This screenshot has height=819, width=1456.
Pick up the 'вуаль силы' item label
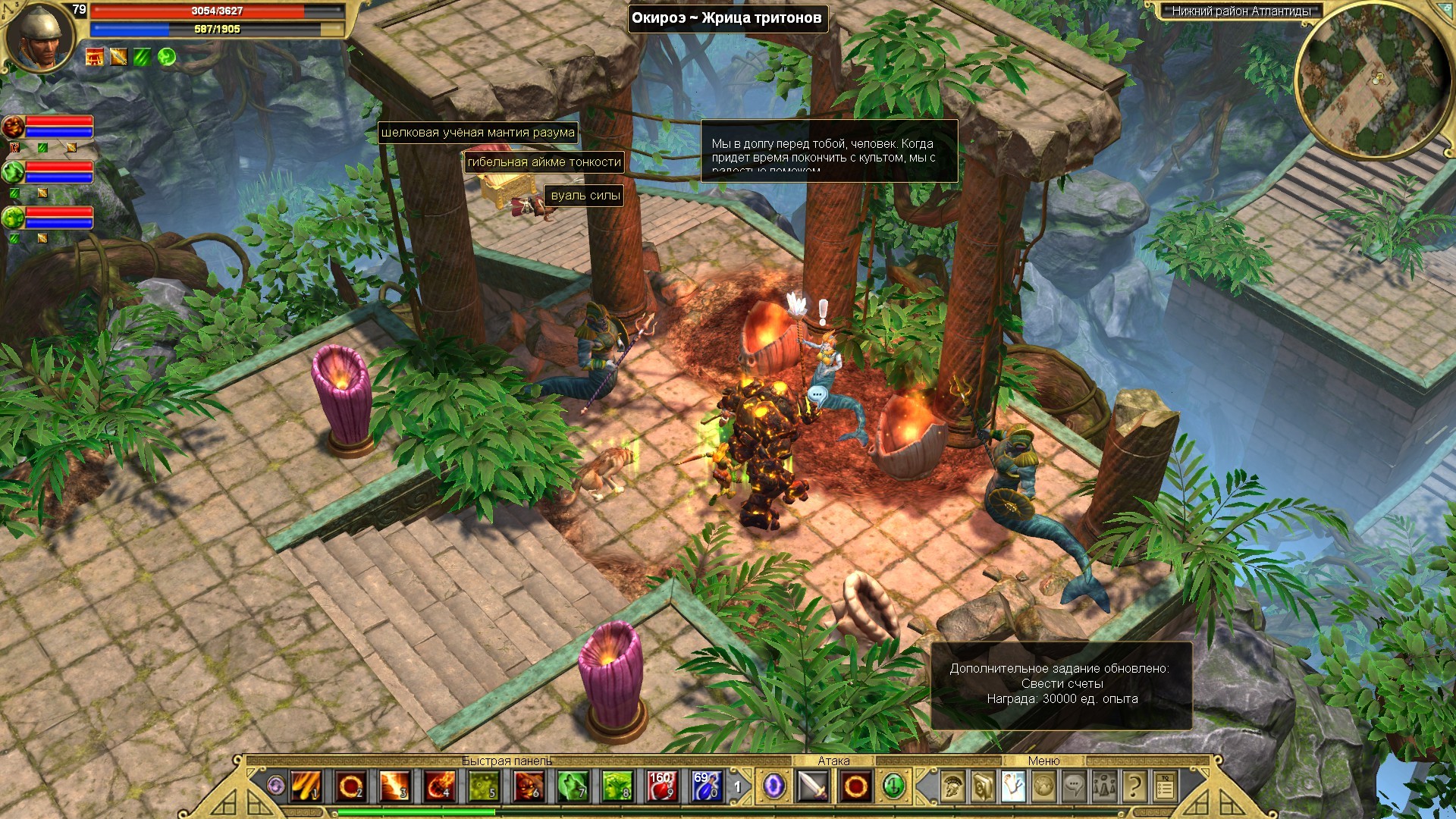pyautogui.click(x=585, y=196)
